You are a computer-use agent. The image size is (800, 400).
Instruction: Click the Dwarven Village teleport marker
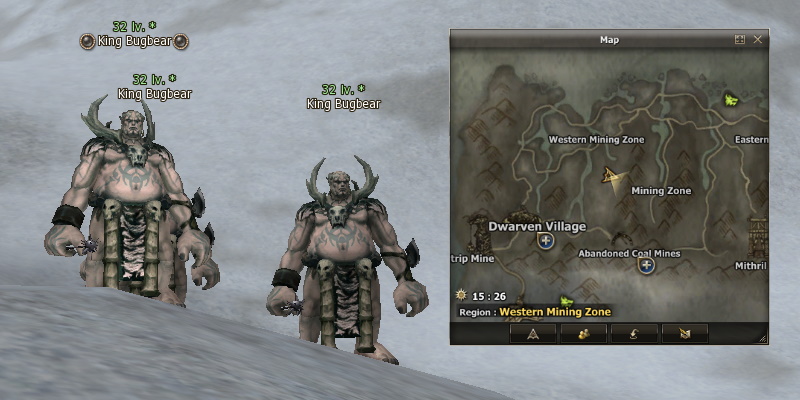(546, 241)
